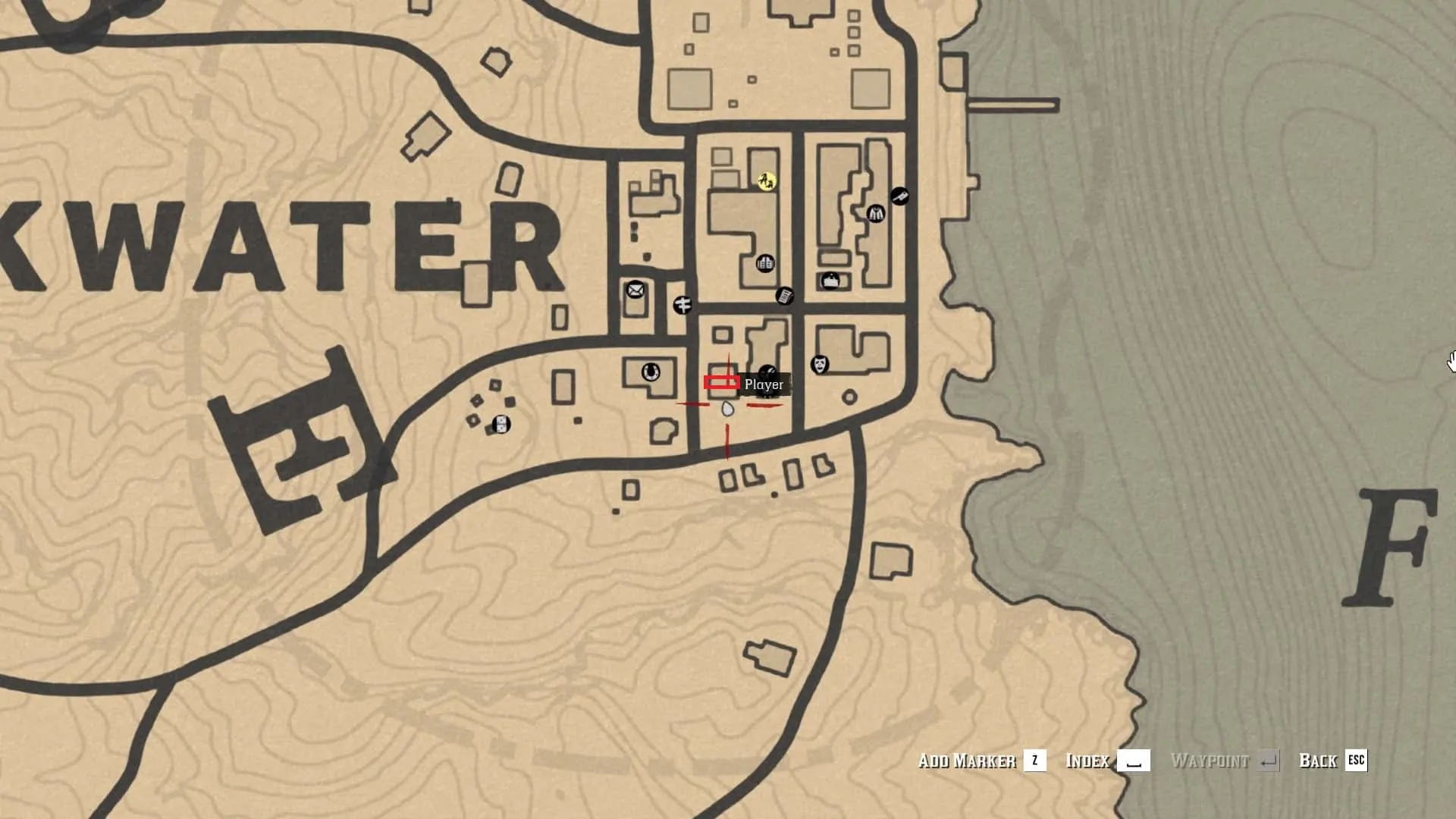Choose the stable horseshoe map icon
The image size is (1456, 819).
(650, 372)
